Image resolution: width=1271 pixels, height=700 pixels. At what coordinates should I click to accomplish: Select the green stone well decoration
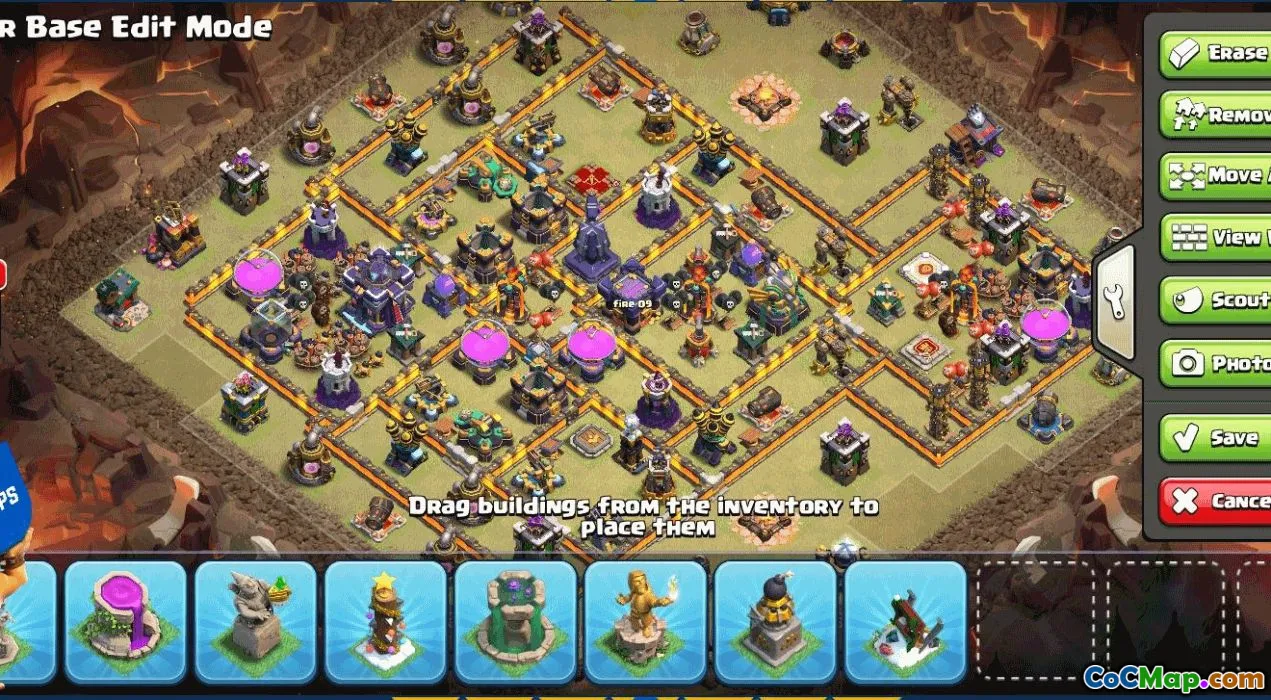coord(515,621)
